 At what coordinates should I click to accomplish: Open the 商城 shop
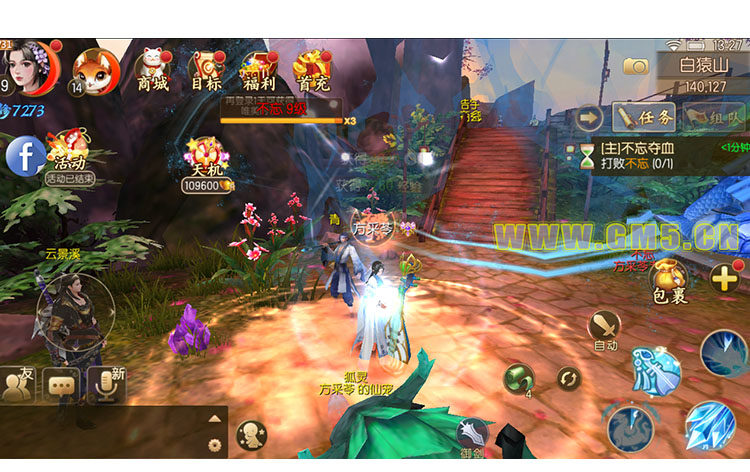coord(152,70)
